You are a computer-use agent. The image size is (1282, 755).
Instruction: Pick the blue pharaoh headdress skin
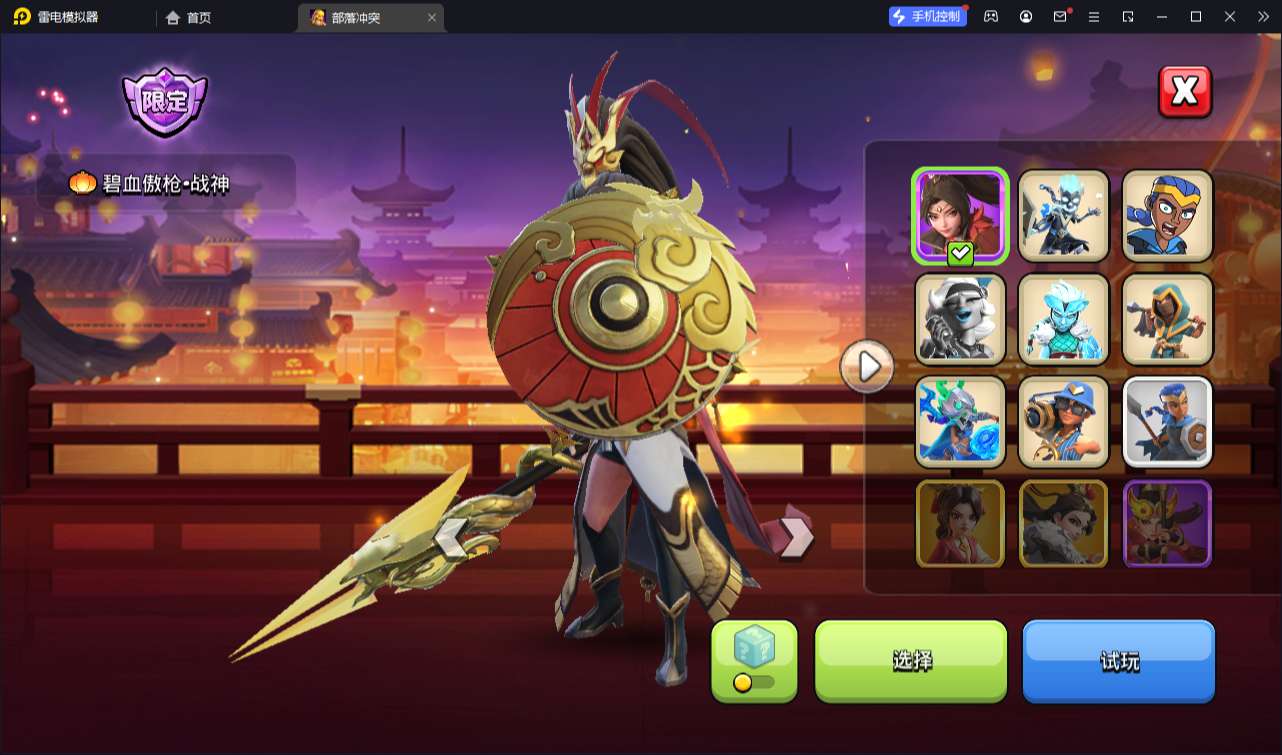point(1167,215)
